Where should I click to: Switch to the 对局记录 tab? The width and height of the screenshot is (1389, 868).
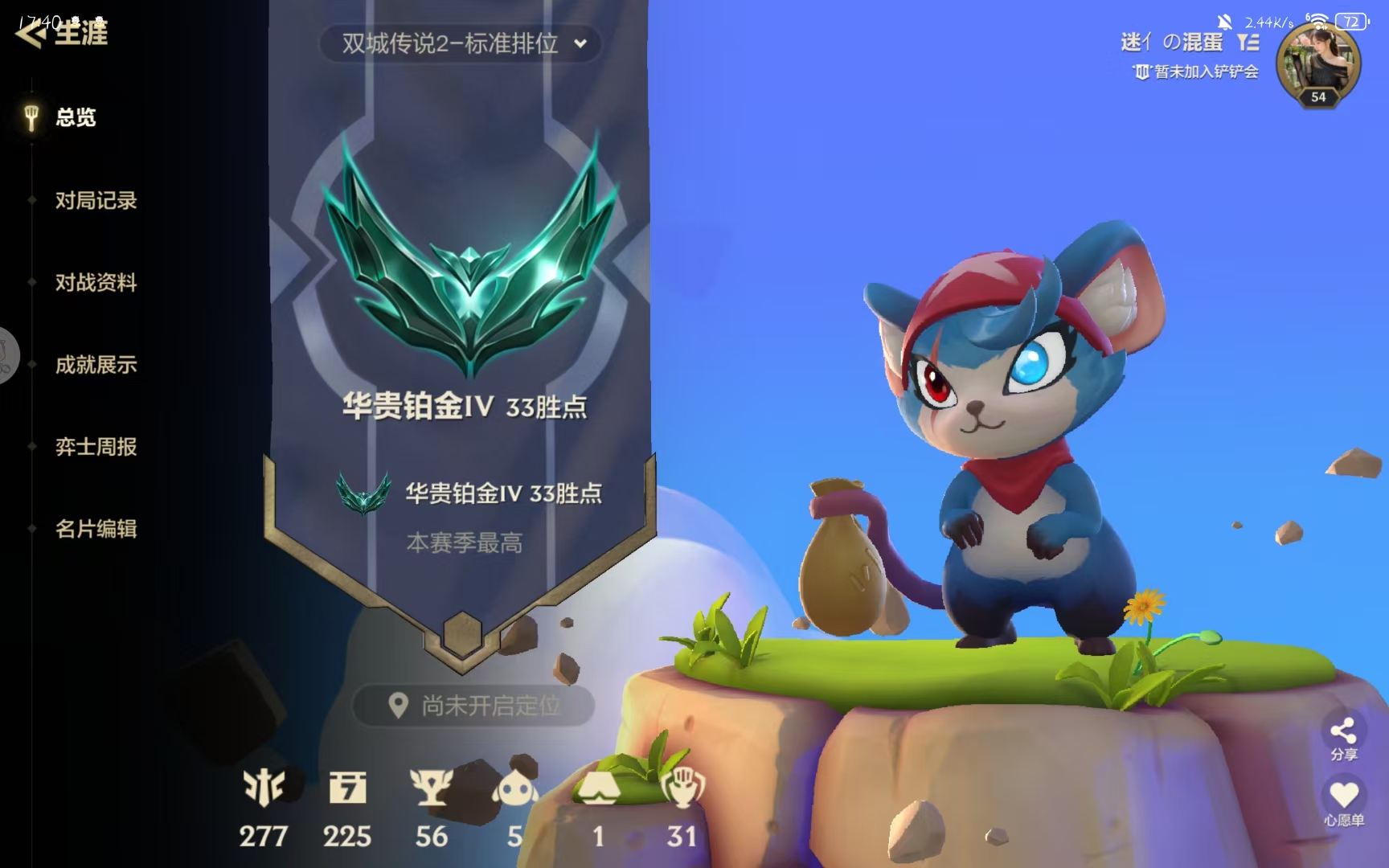tap(96, 201)
